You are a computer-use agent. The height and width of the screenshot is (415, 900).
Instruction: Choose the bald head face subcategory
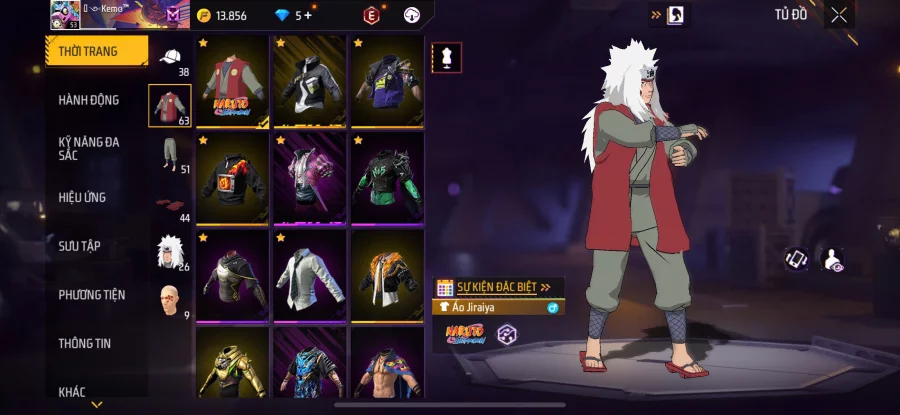tap(170, 299)
